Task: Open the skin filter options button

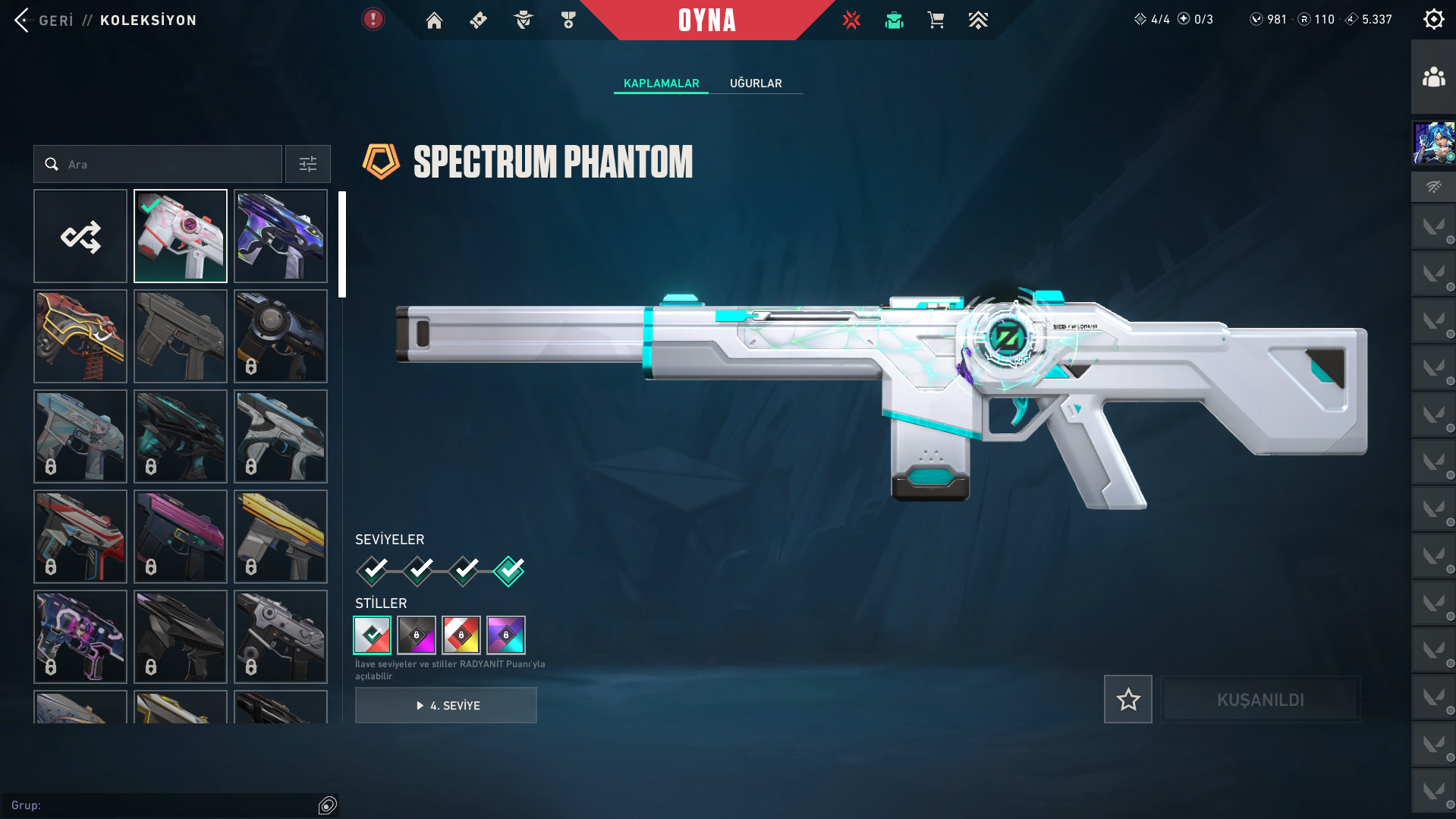Action: pyautogui.click(x=308, y=164)
